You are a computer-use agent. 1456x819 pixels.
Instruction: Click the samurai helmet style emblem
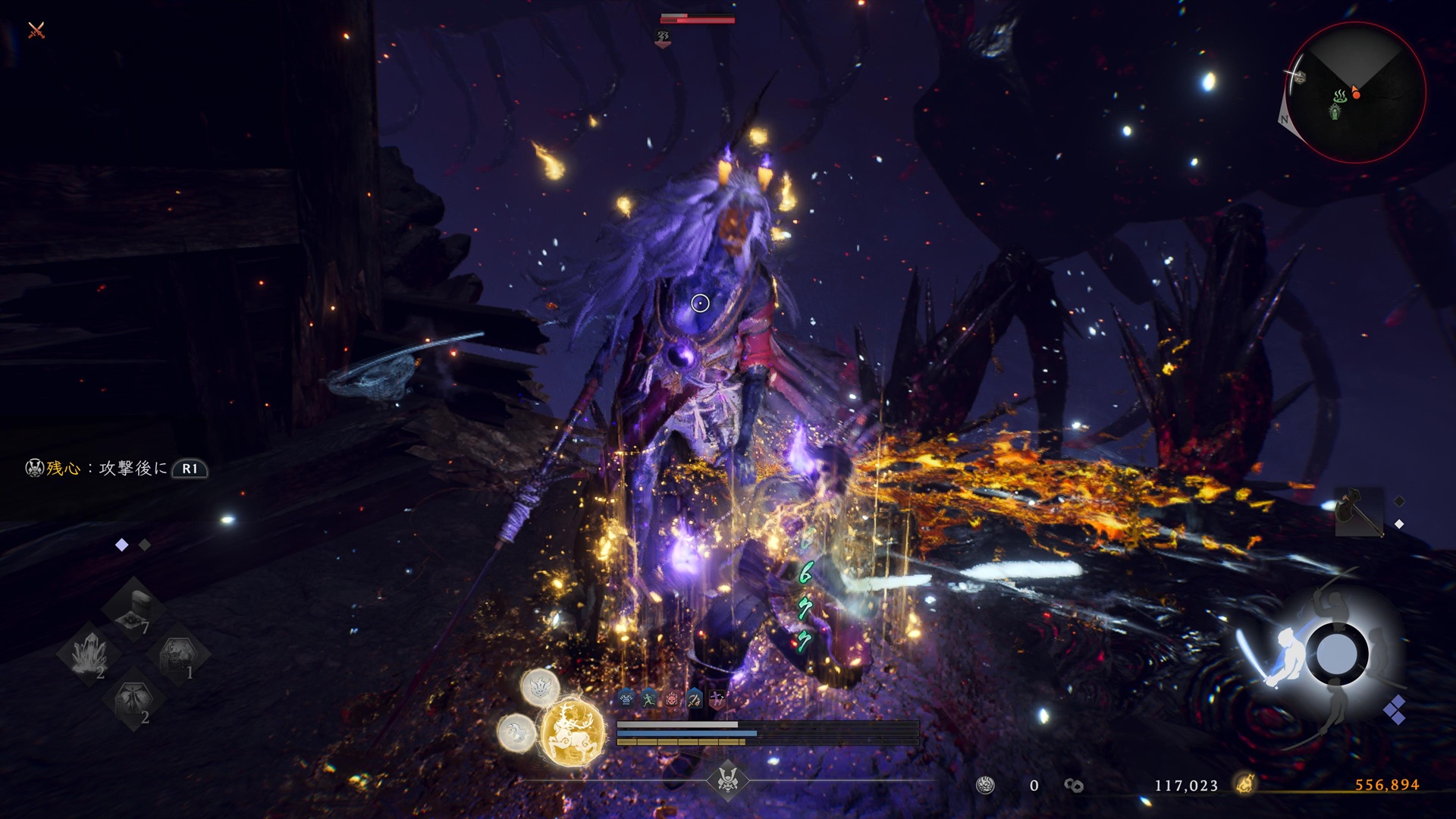727,780
